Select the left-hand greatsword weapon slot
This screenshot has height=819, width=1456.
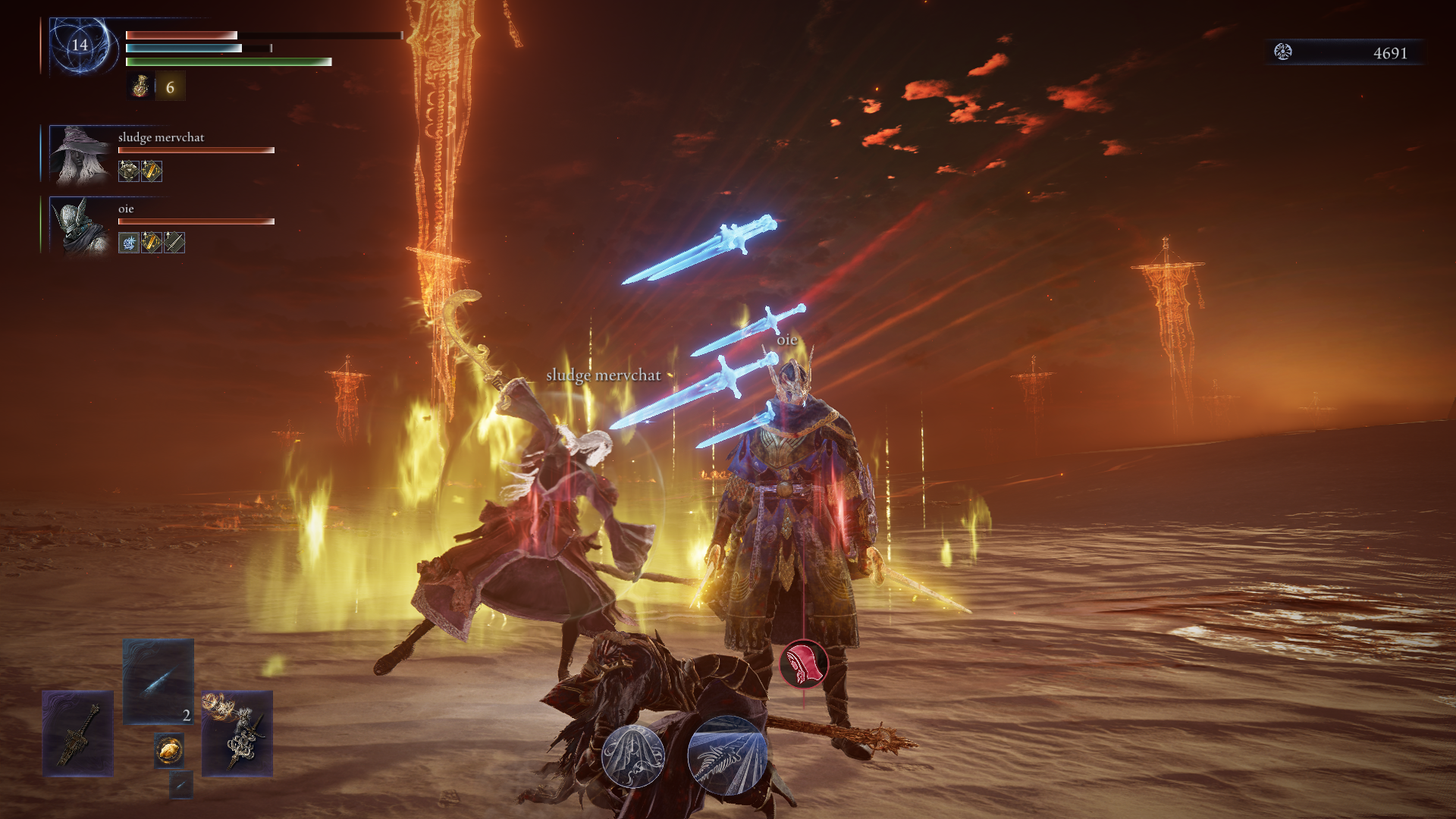78,733
